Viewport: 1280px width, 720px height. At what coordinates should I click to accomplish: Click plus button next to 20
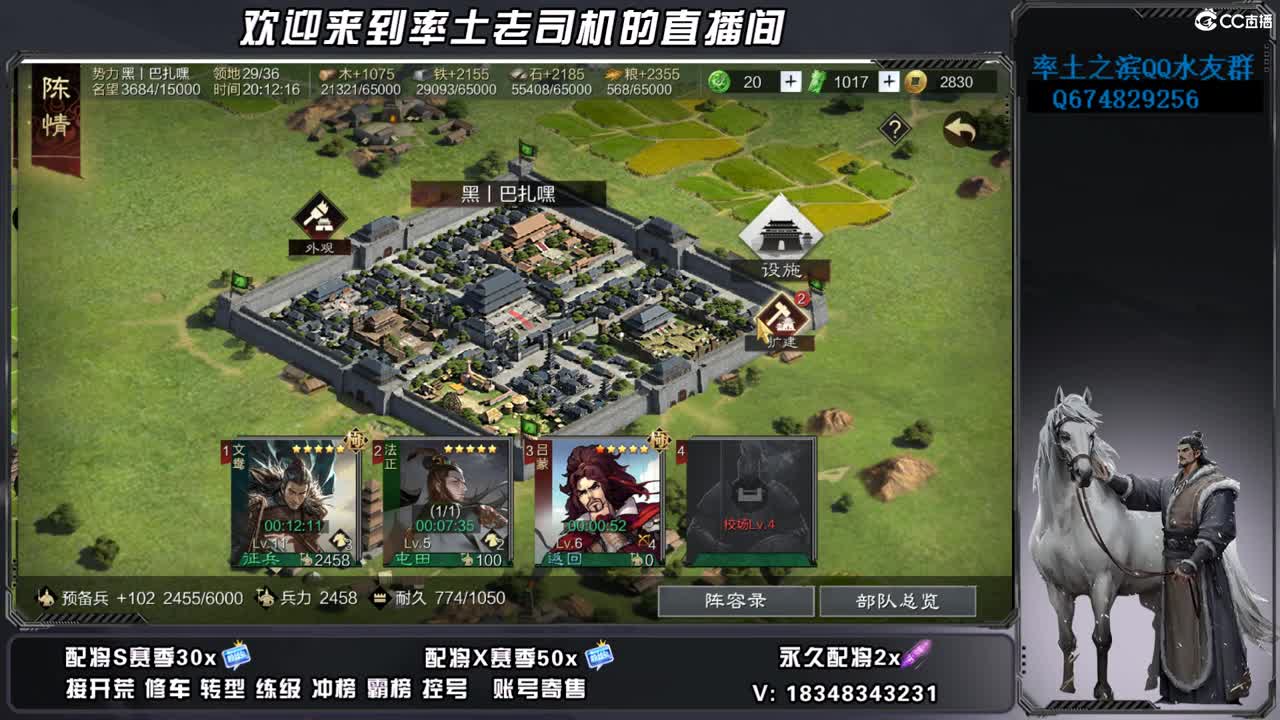coord(790,81)
